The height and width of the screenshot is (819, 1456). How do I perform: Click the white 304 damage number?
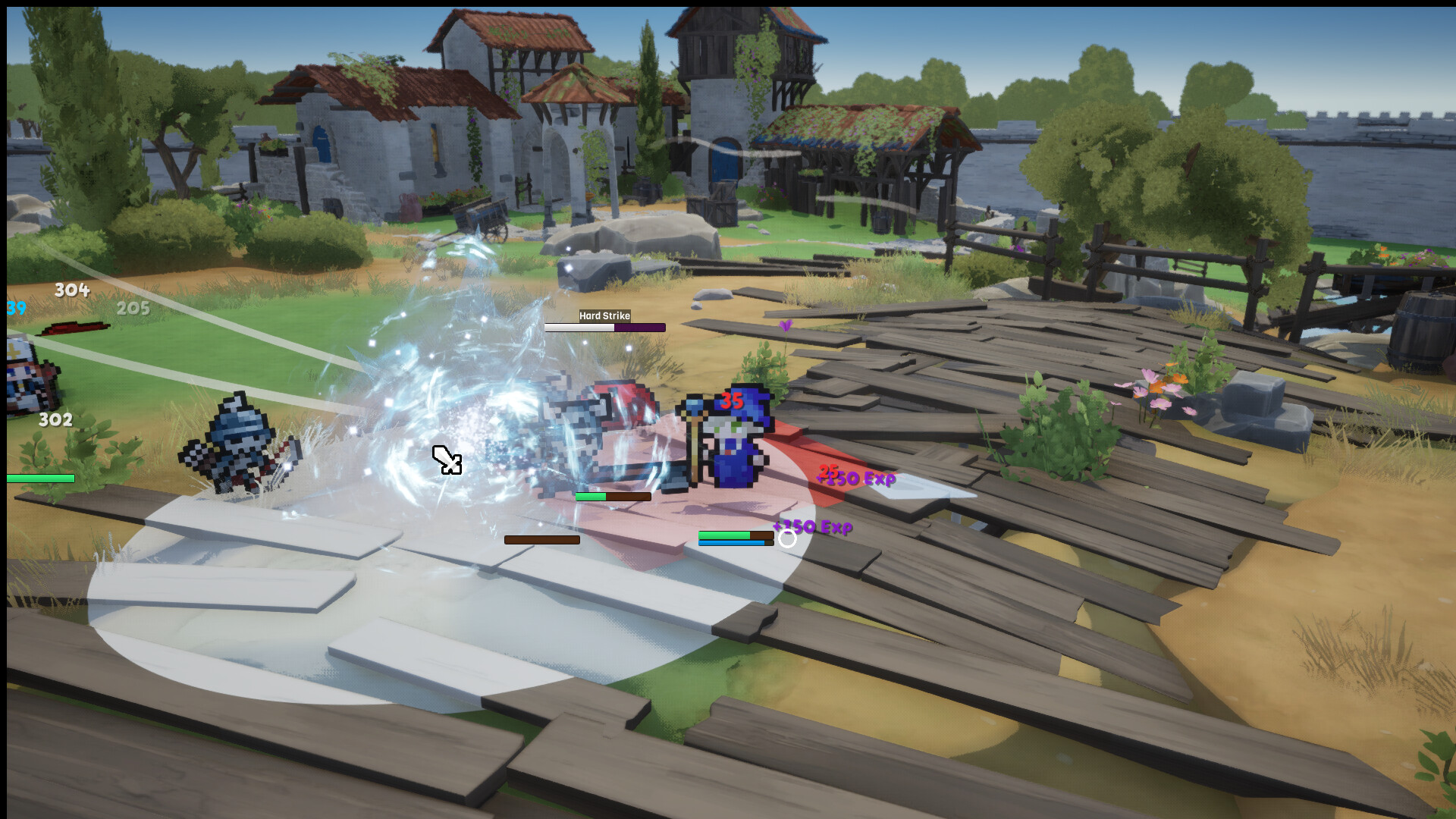click(x=71, y=290)
